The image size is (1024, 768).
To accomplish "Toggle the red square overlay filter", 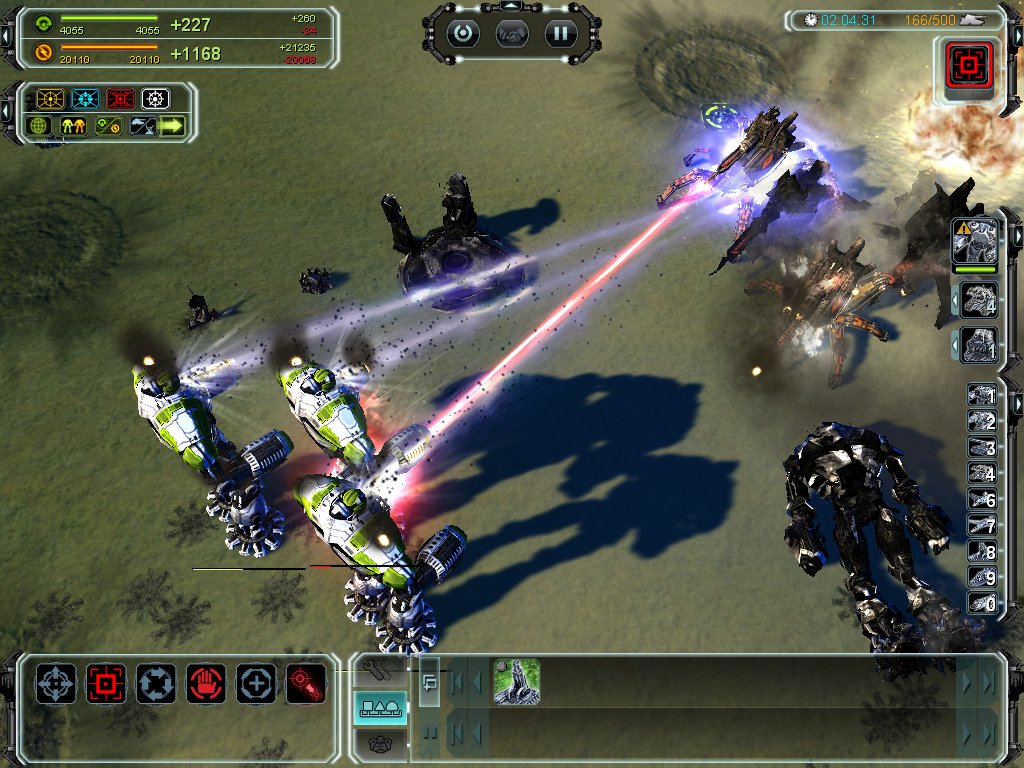I will [x=120, y=99].
